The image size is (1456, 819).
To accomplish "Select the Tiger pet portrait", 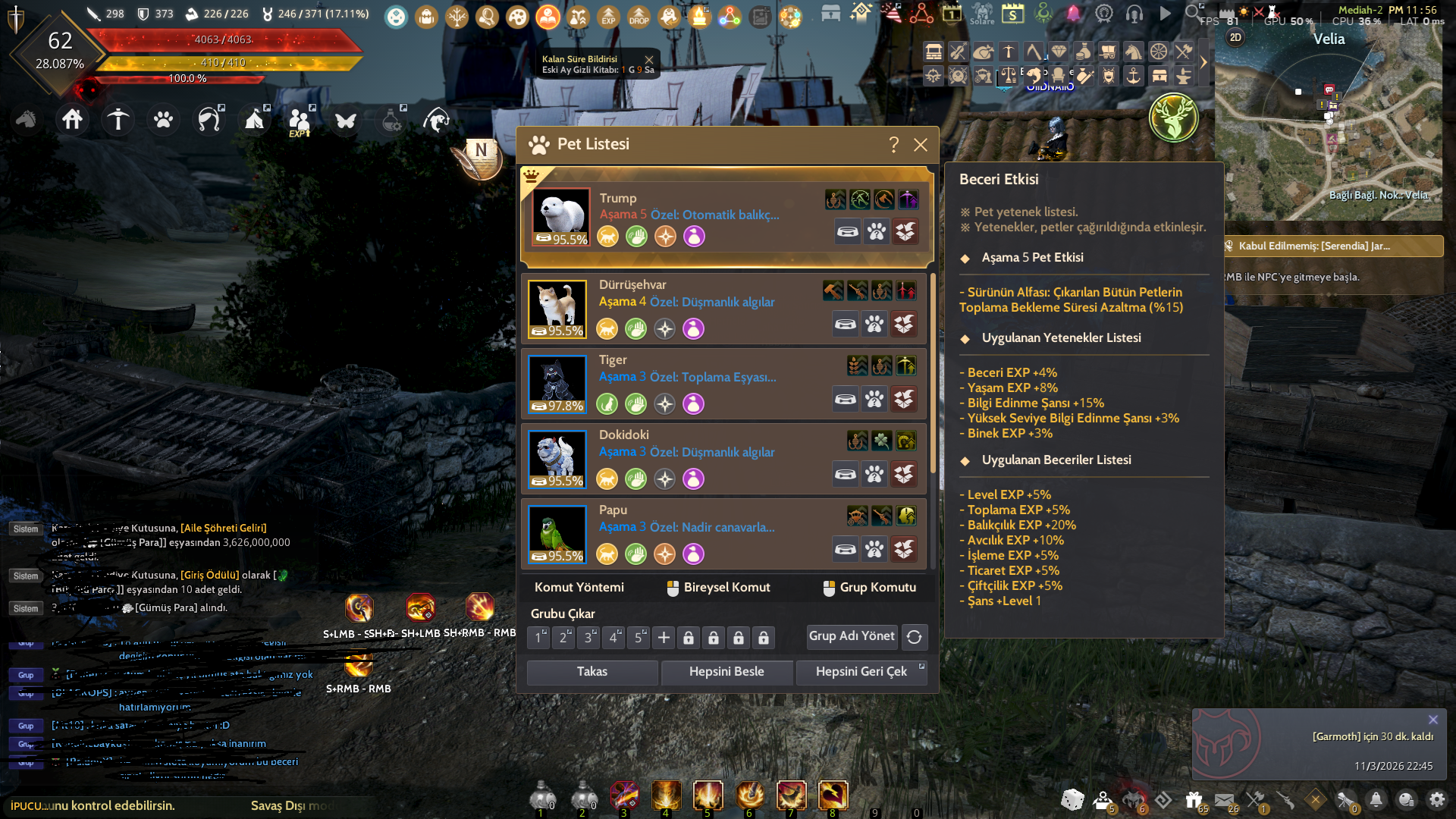I will [557, 384].
